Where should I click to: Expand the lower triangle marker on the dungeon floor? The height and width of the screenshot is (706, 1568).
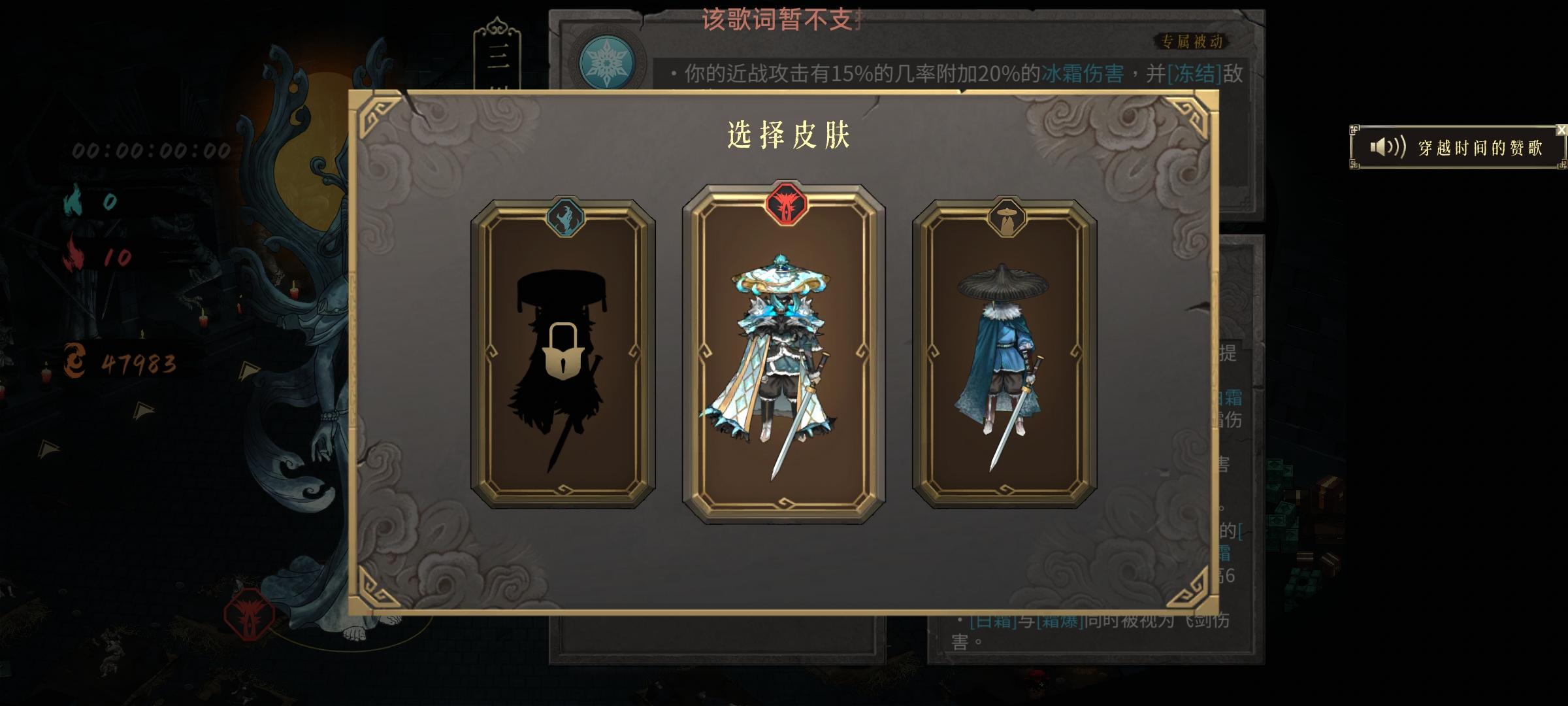pos(144,409)
